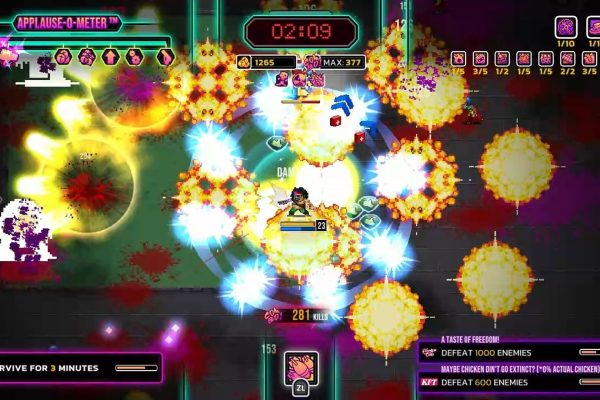Image resolution: width=600 pixels, height=400 pixels.
Task: Activate the fist special ability icon
Action: pyautogui.click(x=301, y=365)
